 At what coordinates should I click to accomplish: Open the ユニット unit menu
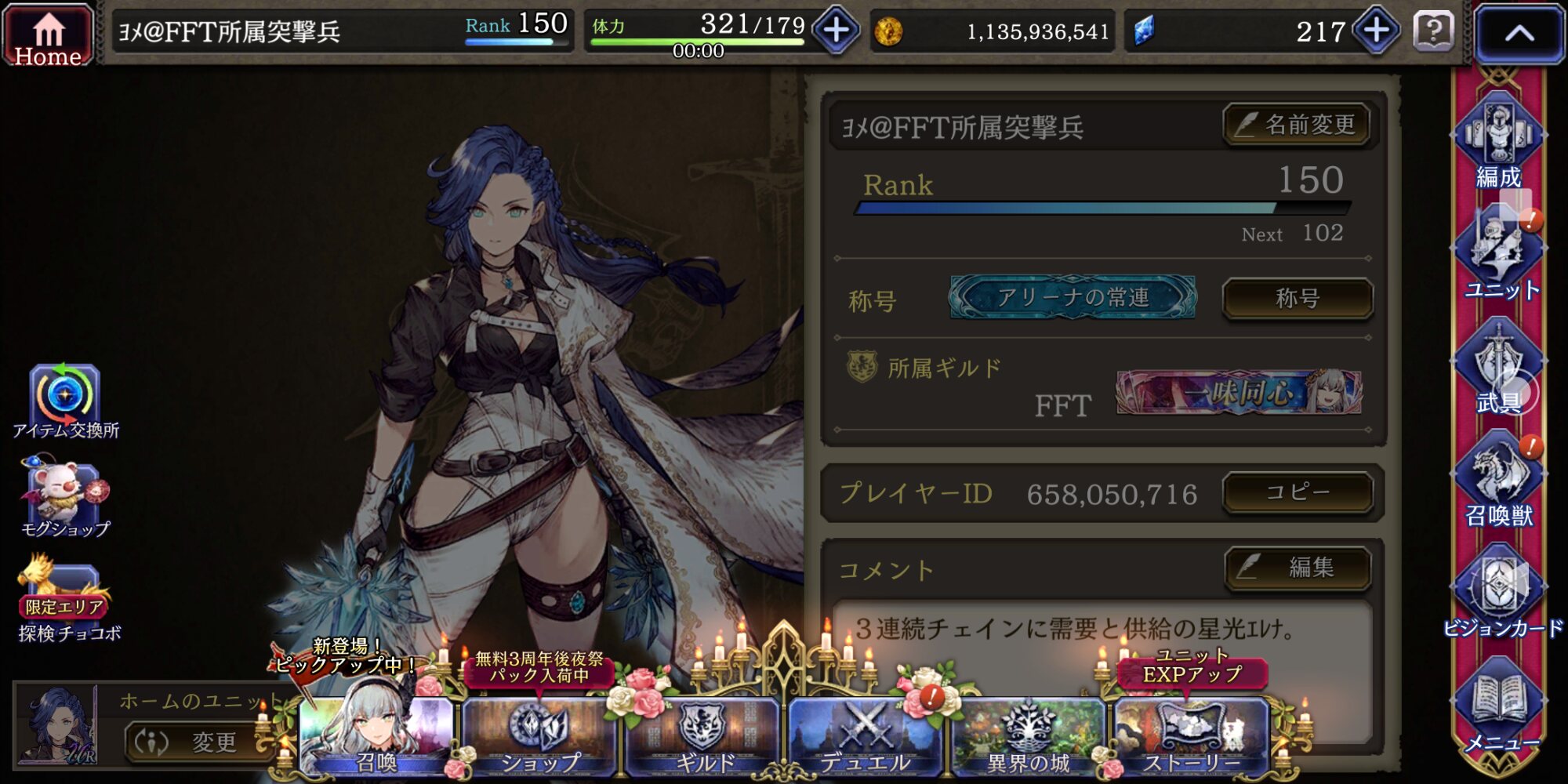pos(1500,259)
